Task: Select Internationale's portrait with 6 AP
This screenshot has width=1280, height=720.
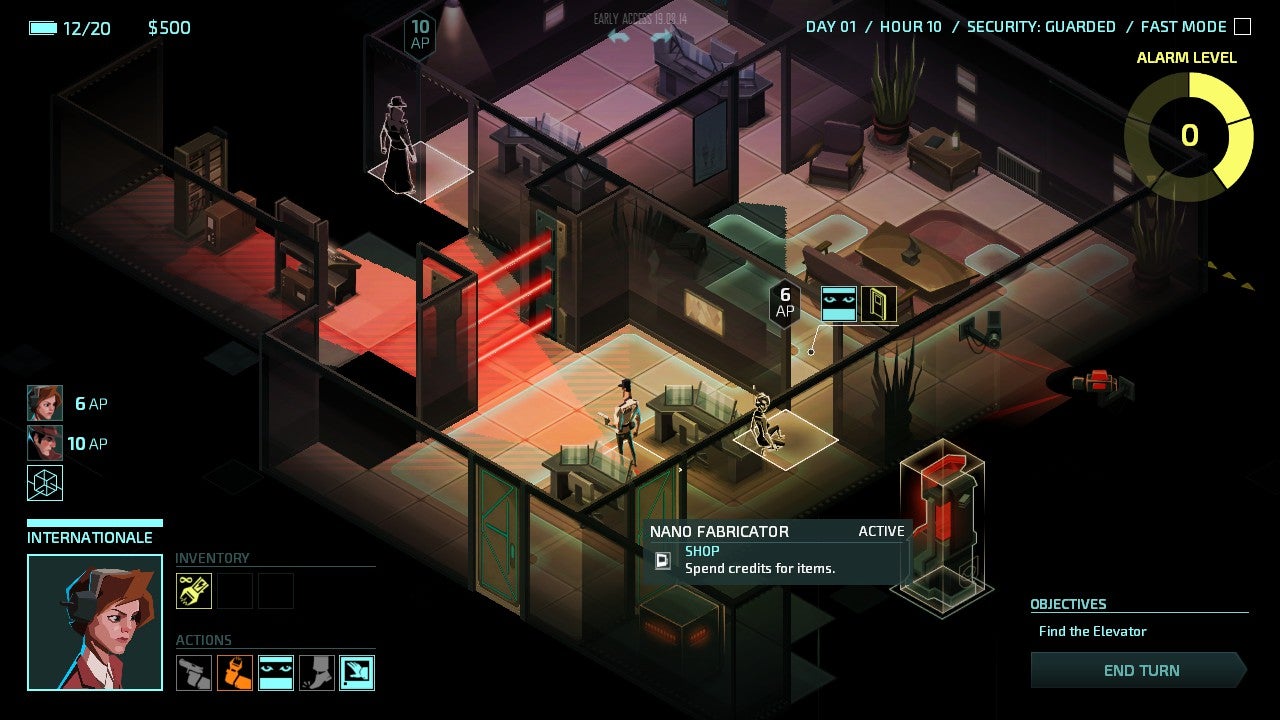Action: point(45,403)
